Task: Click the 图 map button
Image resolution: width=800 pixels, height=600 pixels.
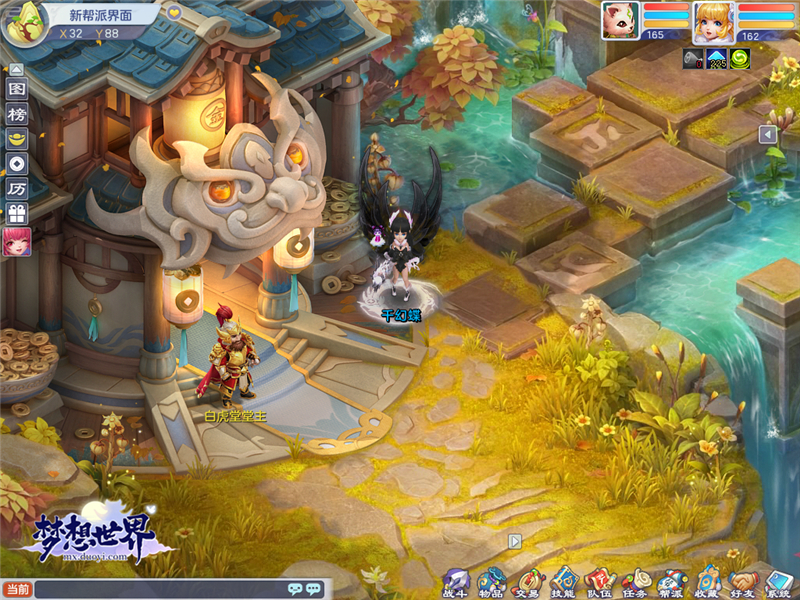Action: (x=17, y=88)
